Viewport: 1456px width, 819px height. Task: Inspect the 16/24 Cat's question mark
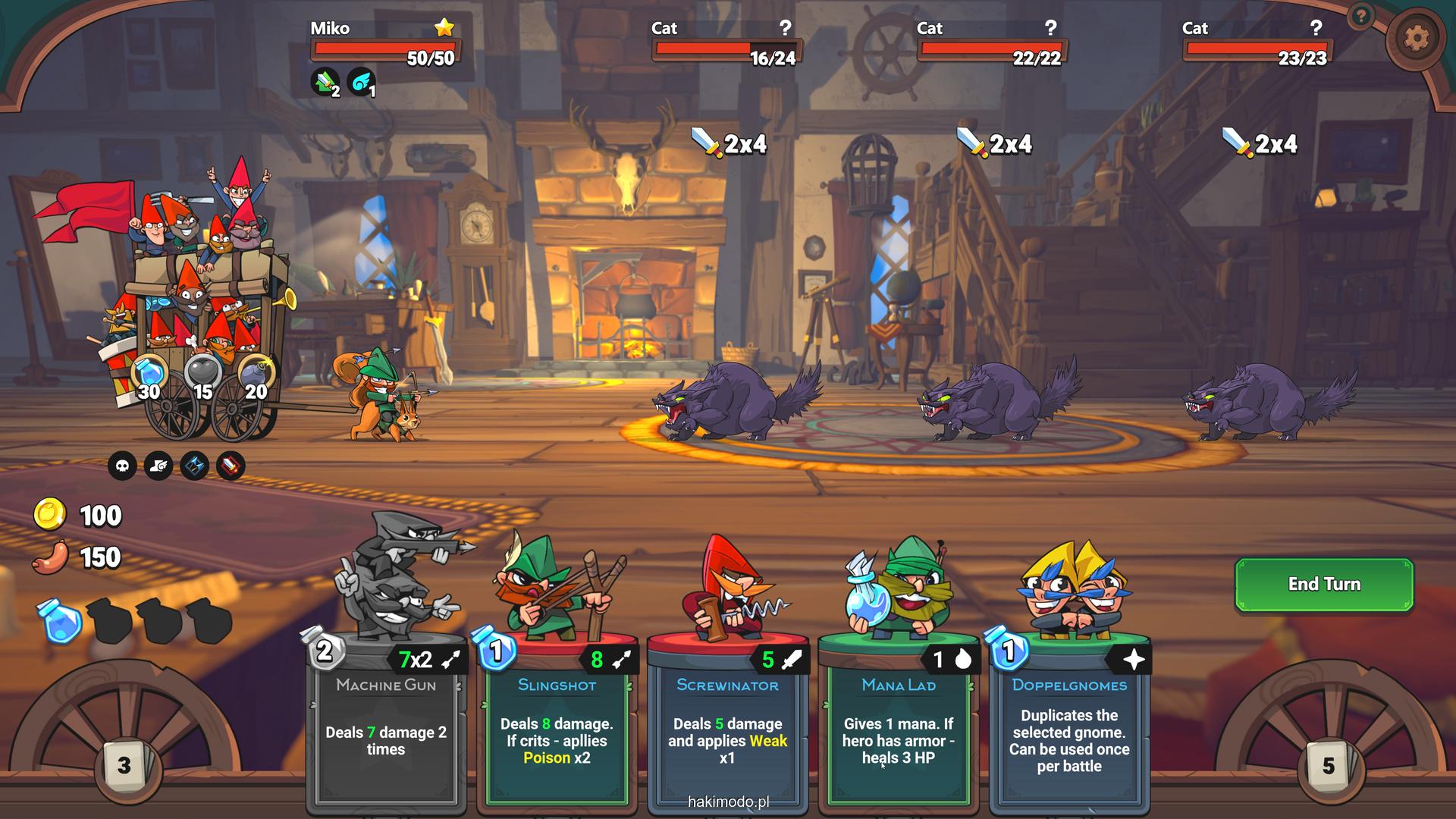pyautogui.click(x=786, y=28)
